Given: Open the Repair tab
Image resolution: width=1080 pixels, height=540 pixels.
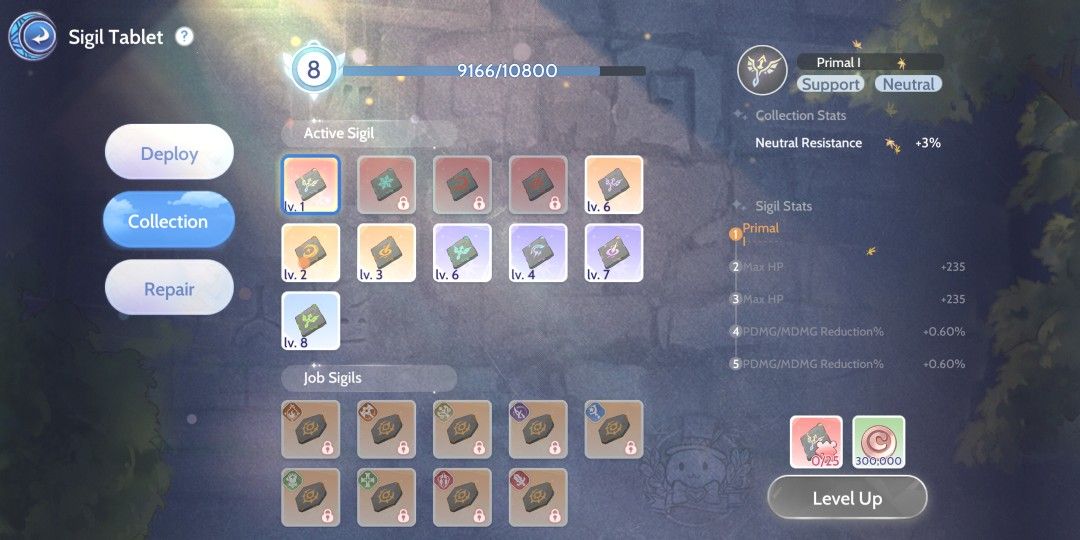Looking at the screenshot, I should (x=169, y=289).
